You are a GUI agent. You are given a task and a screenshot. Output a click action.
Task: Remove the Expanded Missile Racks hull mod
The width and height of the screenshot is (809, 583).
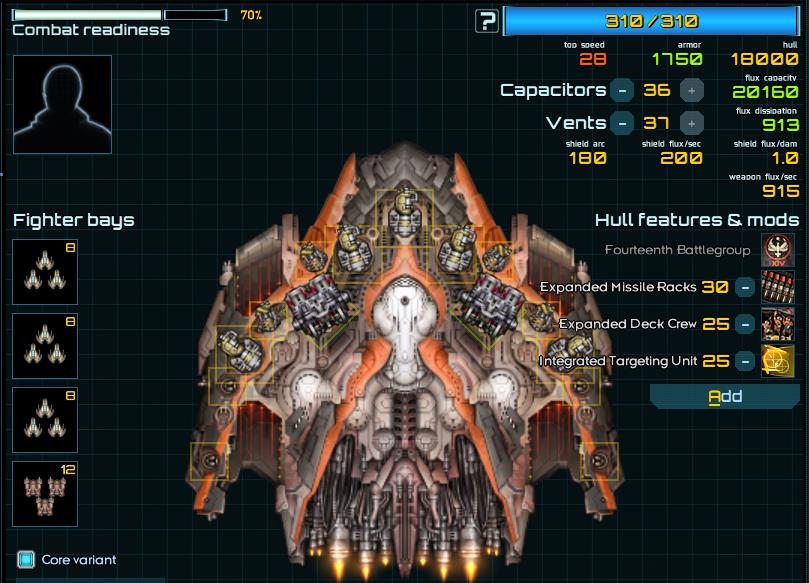pyautogui.click(x=744, y=287)
